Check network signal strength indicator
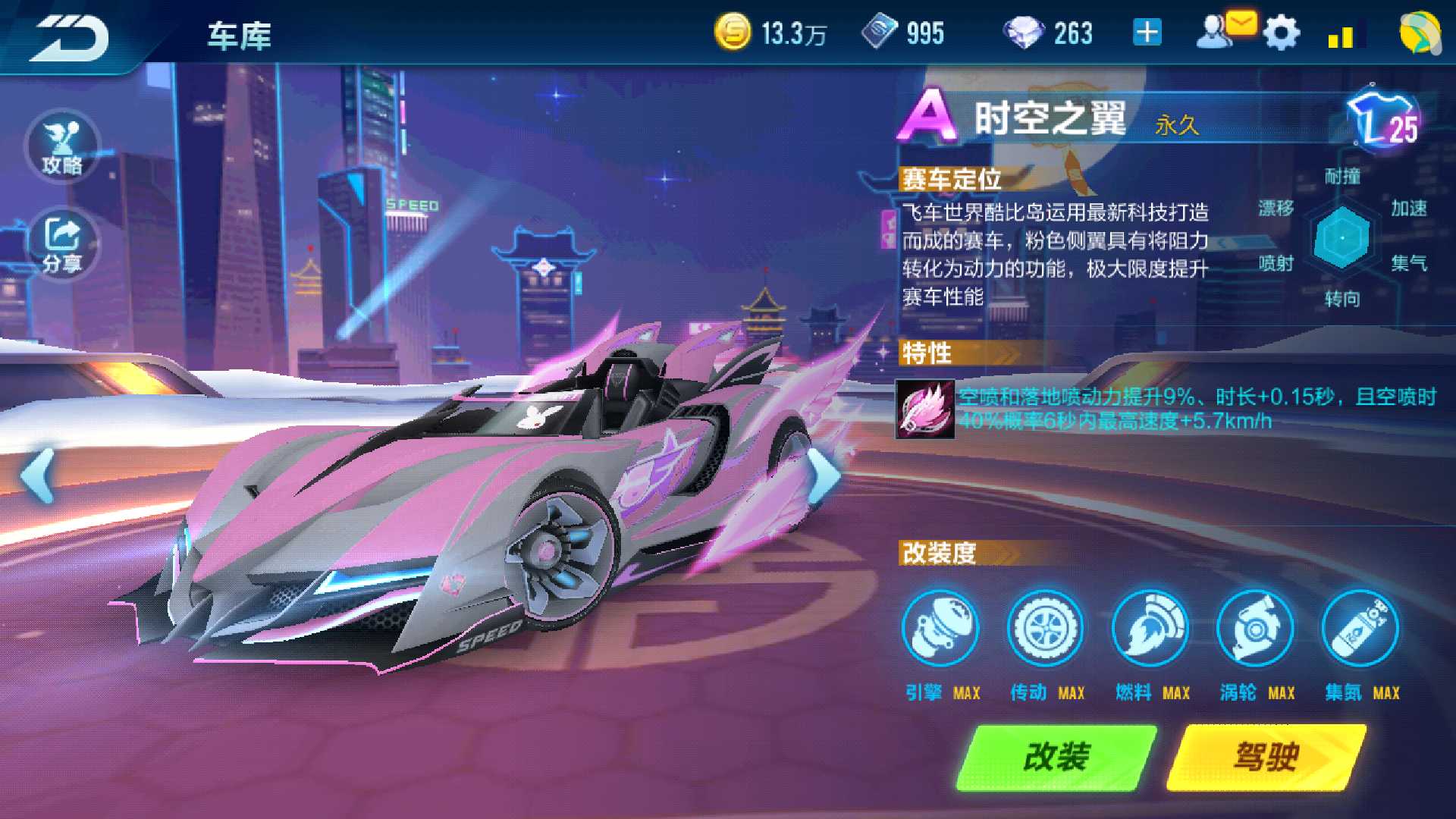Screen dimensions: 1456x819 pyautogui.click(x=1345, y=36)
